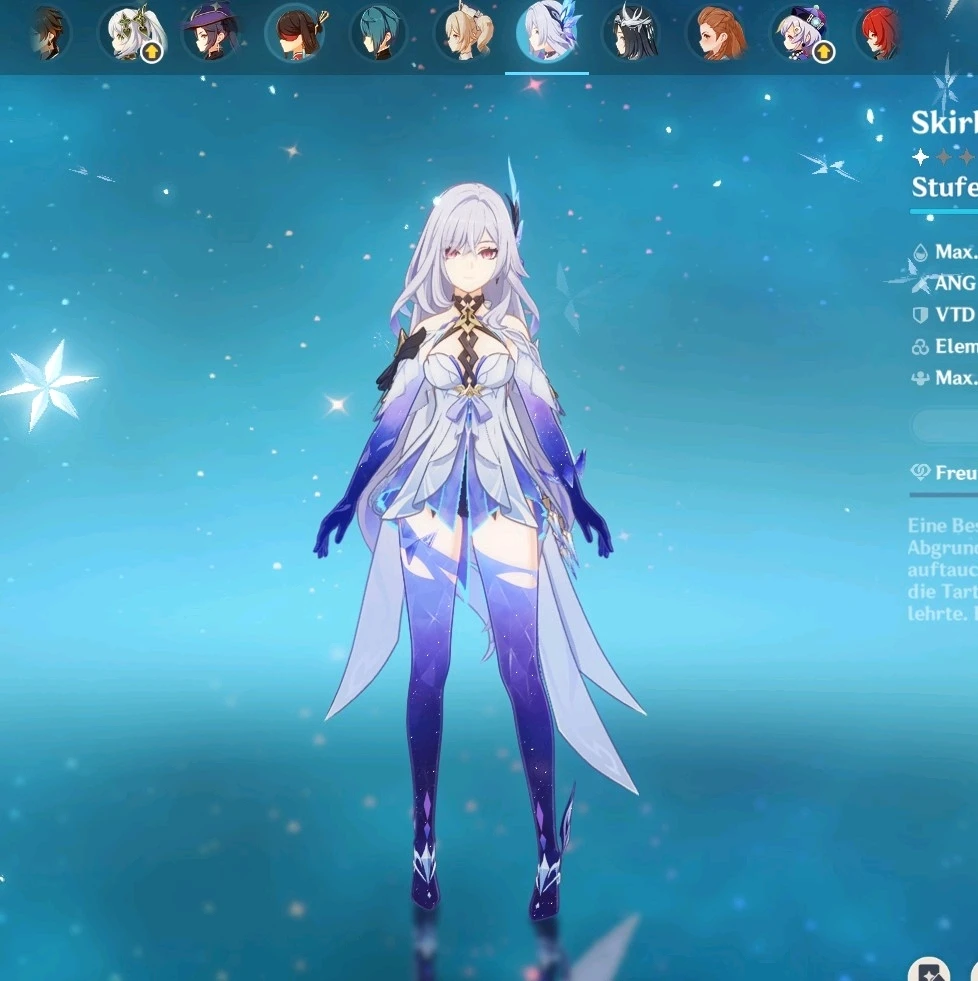Select the brown-haired character portrait at the row's start
978x981 pixels.
tap(46, 33)
